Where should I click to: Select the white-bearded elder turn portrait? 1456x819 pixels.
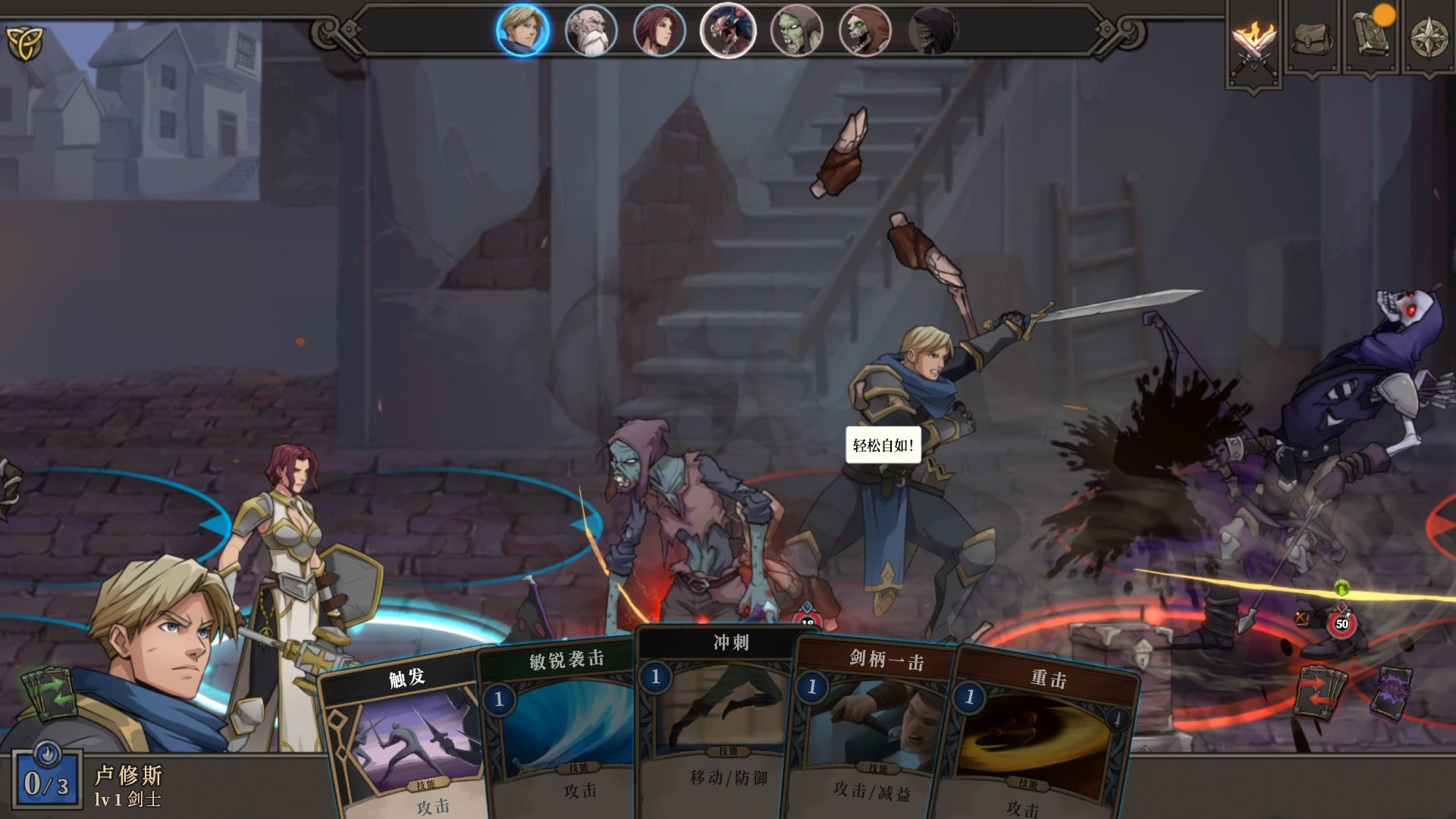591,31
